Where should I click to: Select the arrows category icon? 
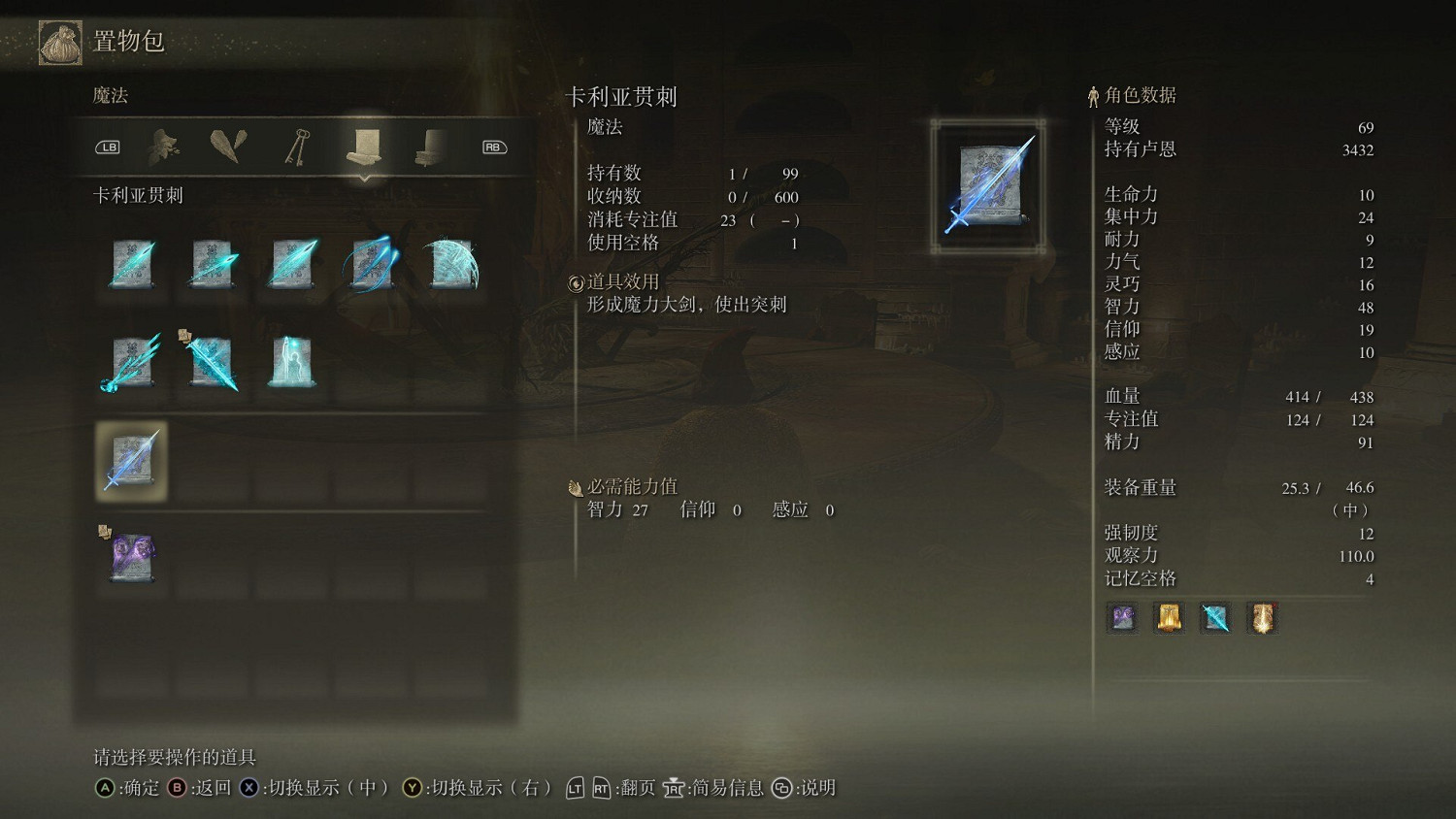point(228,144)
